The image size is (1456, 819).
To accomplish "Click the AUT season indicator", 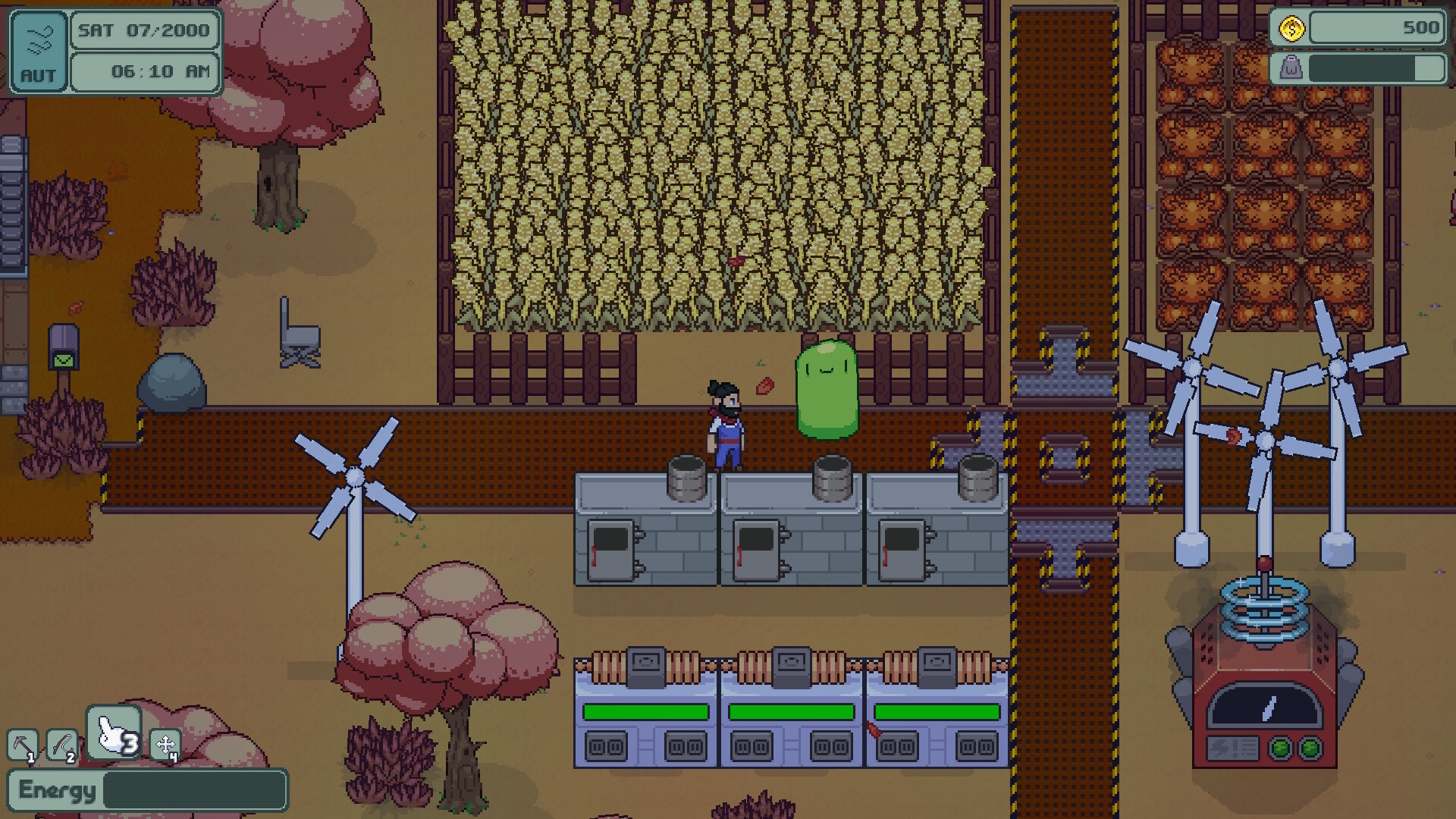I will coord(39,74).
